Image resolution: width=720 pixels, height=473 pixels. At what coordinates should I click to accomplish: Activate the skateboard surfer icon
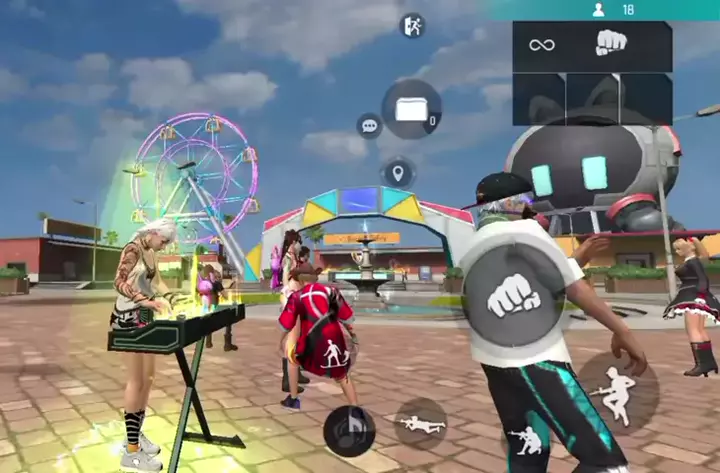335,352
